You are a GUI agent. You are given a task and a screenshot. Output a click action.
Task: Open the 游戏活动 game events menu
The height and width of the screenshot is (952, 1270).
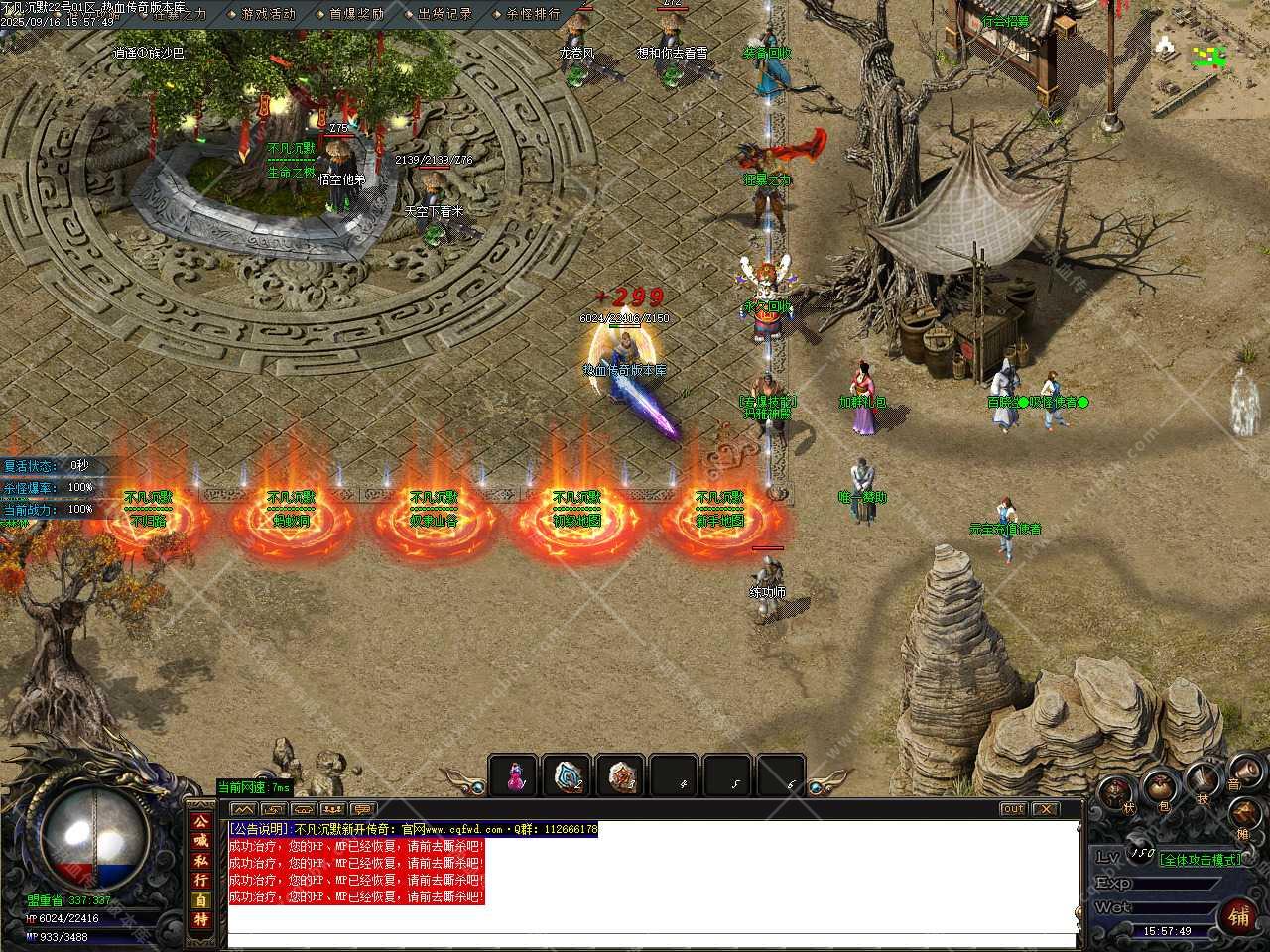(x=267, y=14)
